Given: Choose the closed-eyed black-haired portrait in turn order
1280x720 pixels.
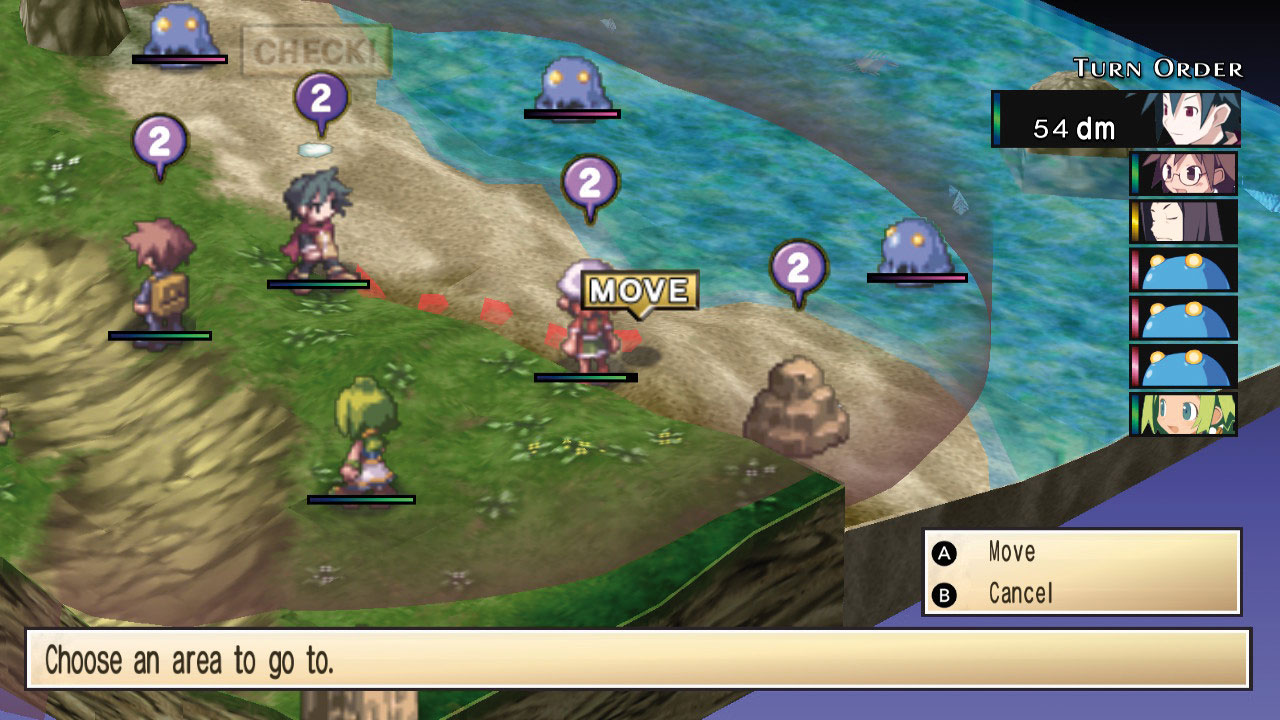Looking at the screenshot, I should 1185,221.
